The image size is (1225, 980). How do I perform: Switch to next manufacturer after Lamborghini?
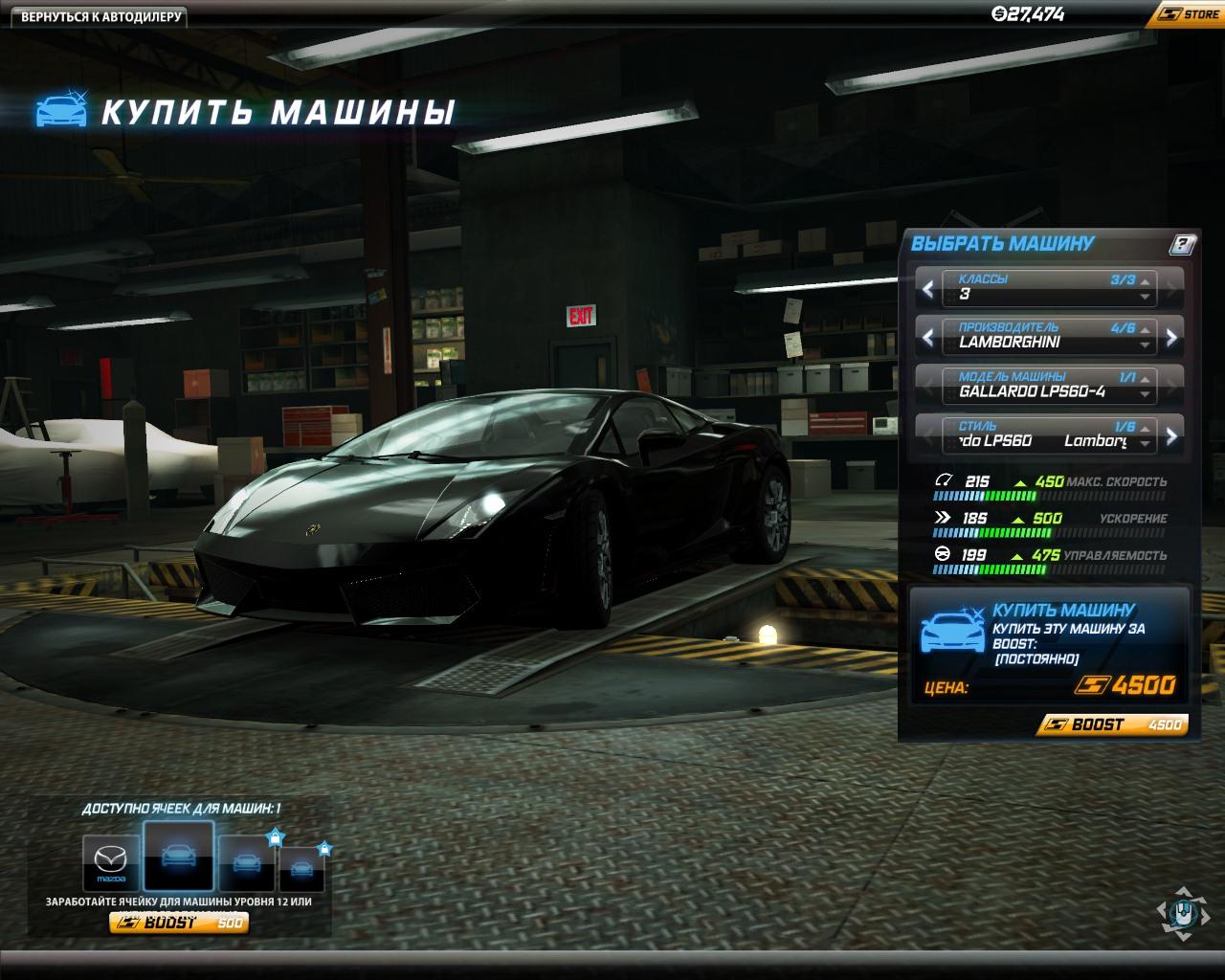(x=1171, y=337)
